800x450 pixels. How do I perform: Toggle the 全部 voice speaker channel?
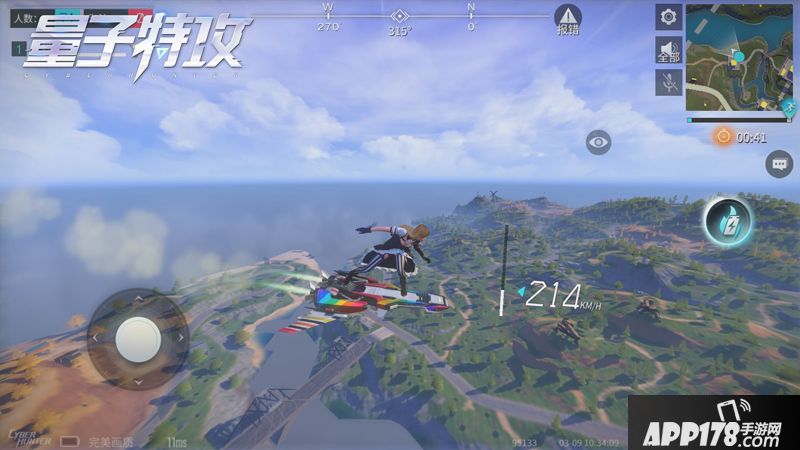tap(669, 50)
